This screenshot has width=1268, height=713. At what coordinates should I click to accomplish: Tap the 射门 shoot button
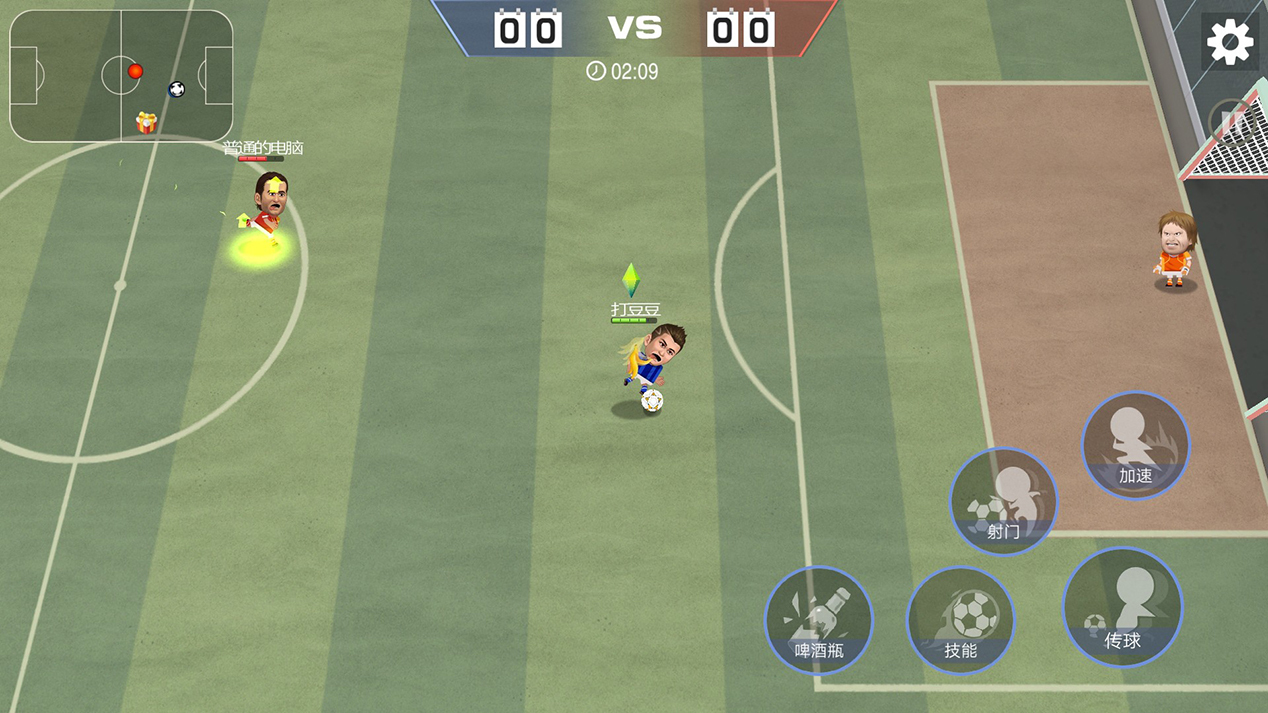tap(1003, 501)
